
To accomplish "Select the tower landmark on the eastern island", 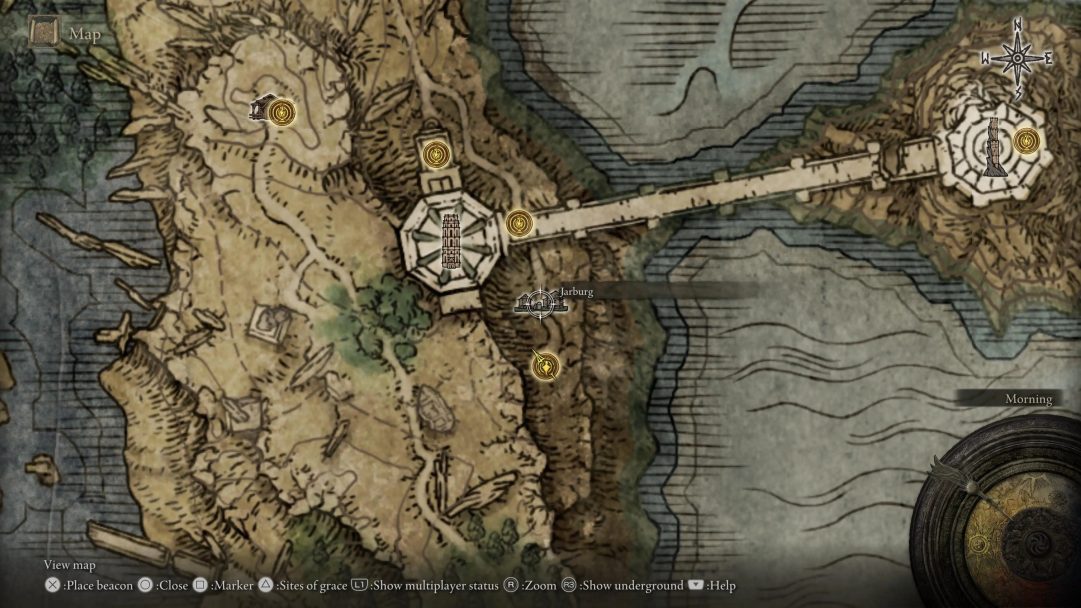I will [993, 147].
